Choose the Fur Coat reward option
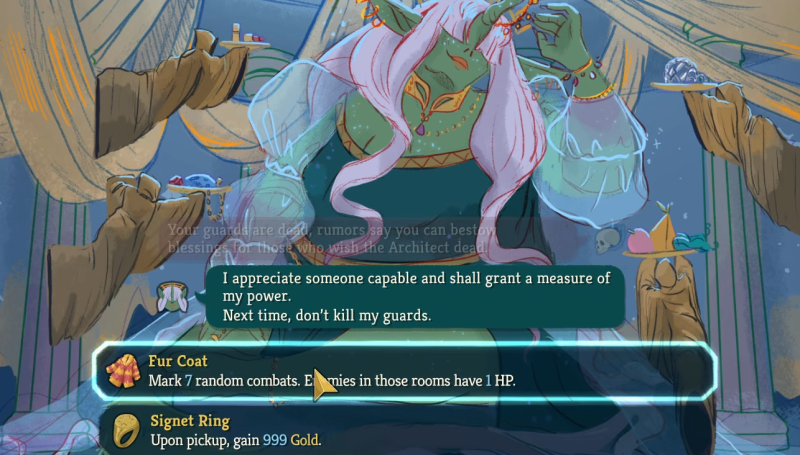The height and width of the screenshot is (455, 800). pos(404,370)
